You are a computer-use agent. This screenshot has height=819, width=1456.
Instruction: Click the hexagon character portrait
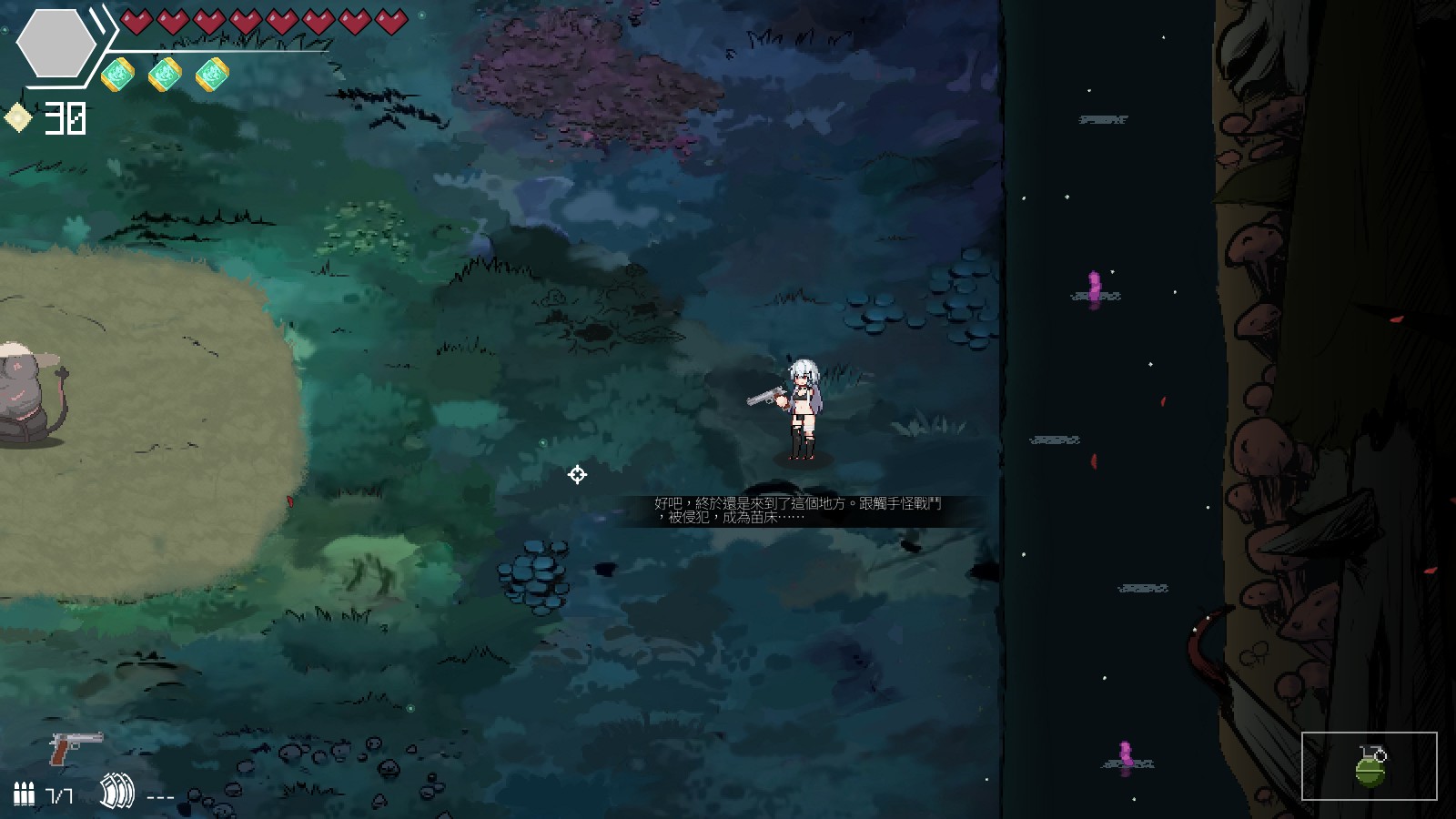point(56,44)
